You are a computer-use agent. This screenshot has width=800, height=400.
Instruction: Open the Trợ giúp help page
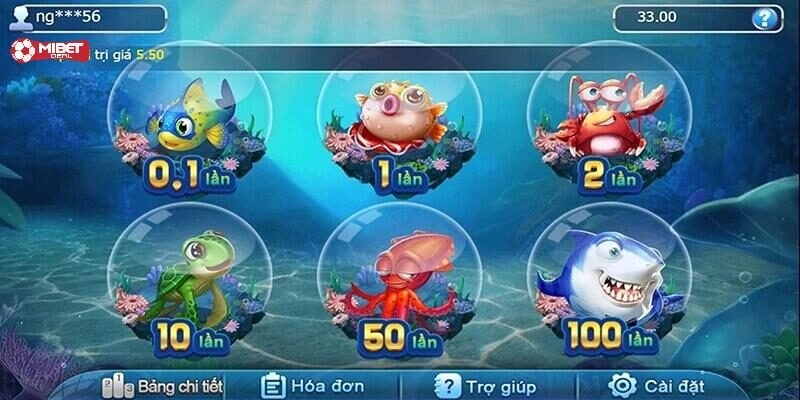[486, 385]
